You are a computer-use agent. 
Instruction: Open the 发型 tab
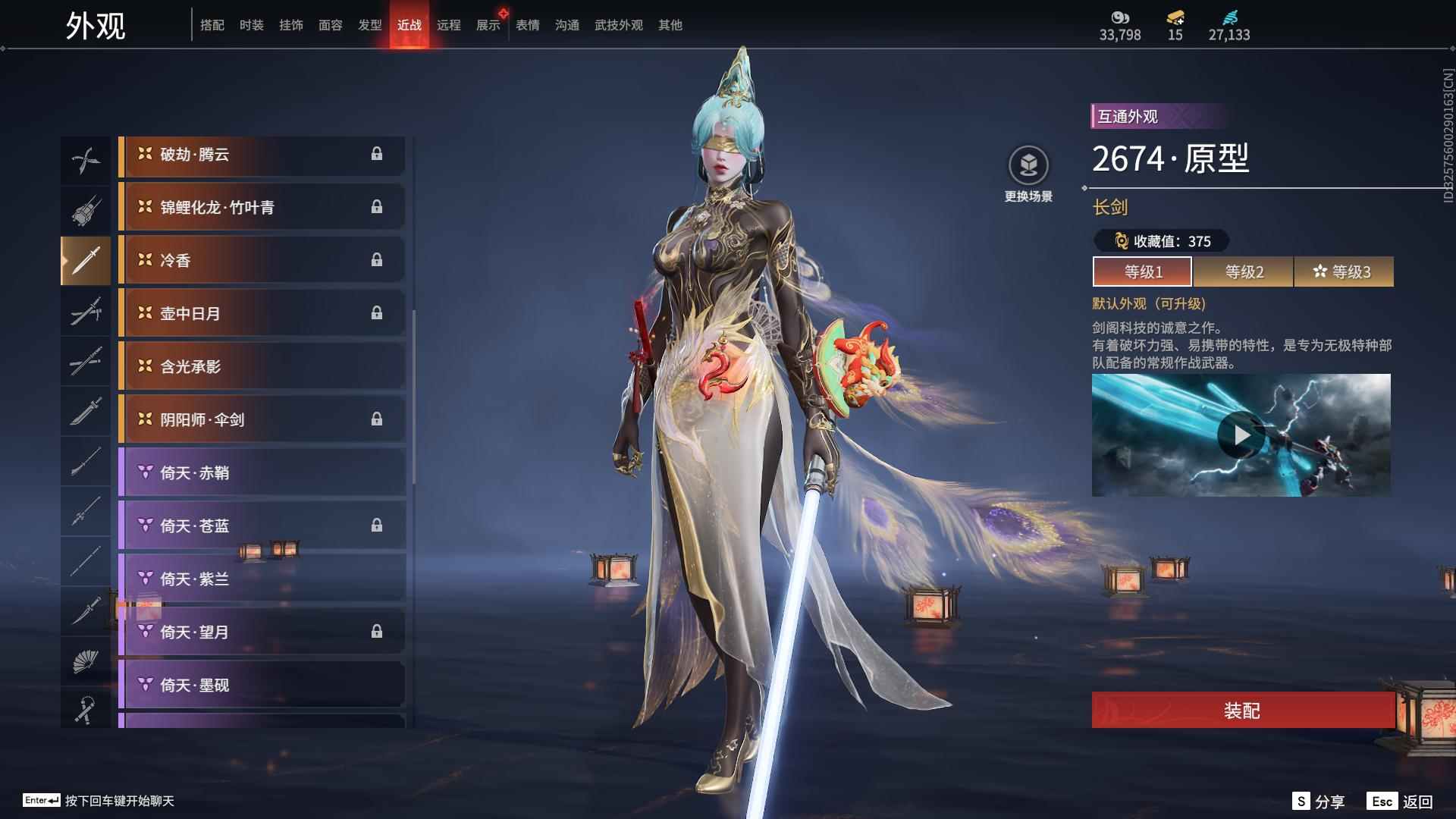[369, 25]
